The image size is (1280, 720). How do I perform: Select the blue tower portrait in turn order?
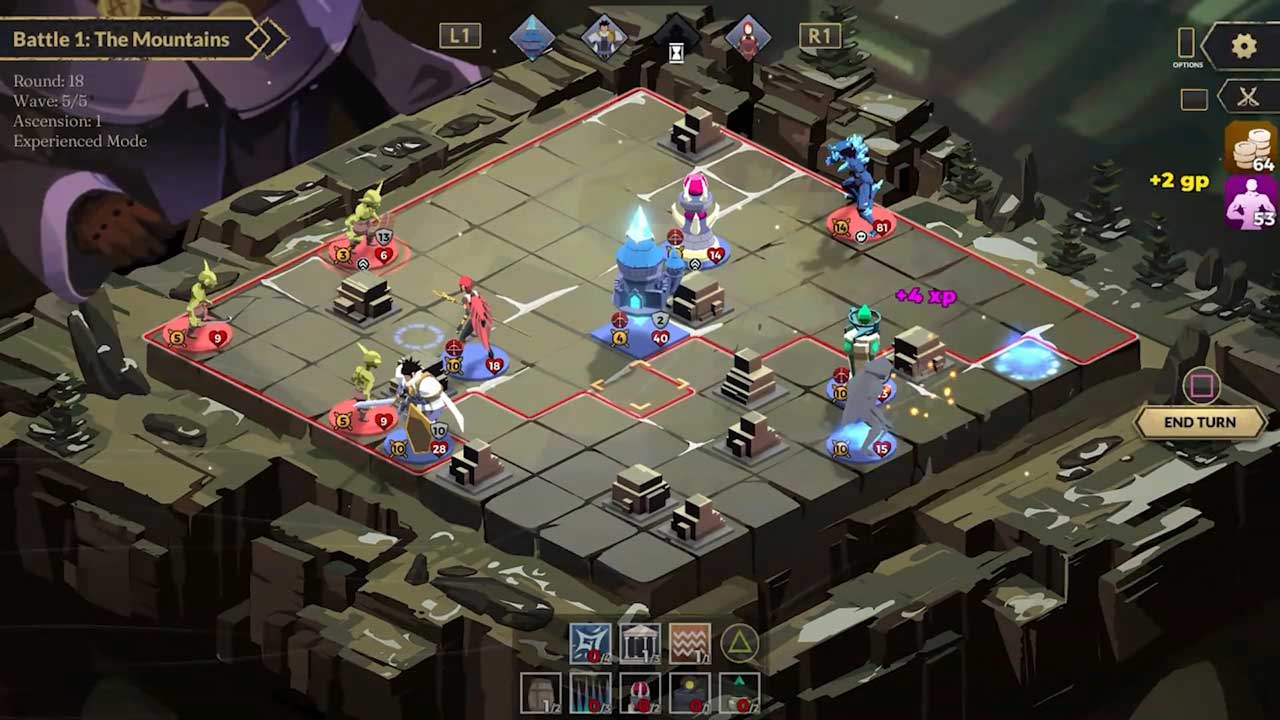532,37
